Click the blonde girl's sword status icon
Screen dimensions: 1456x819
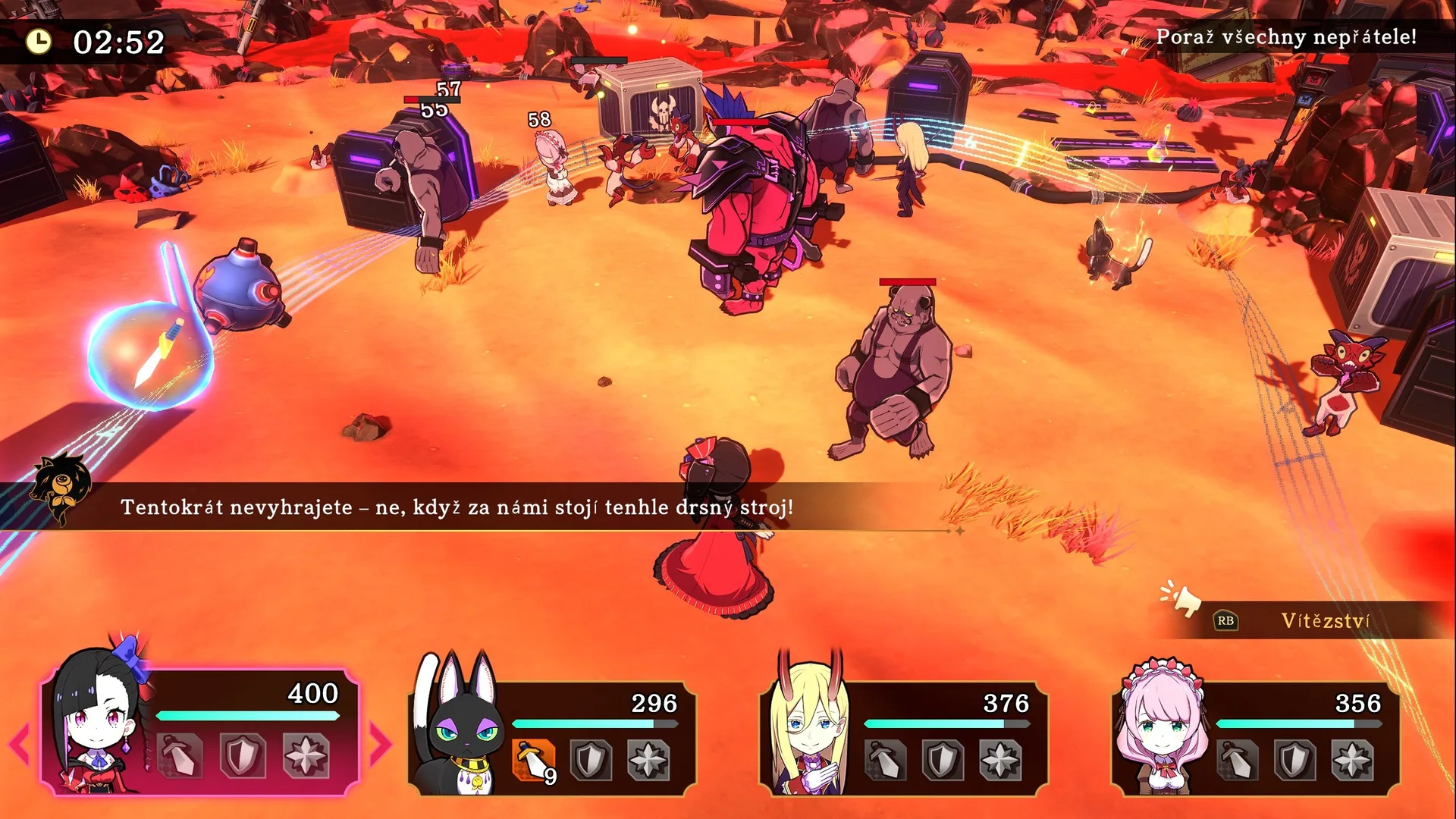tap(884, 759)
